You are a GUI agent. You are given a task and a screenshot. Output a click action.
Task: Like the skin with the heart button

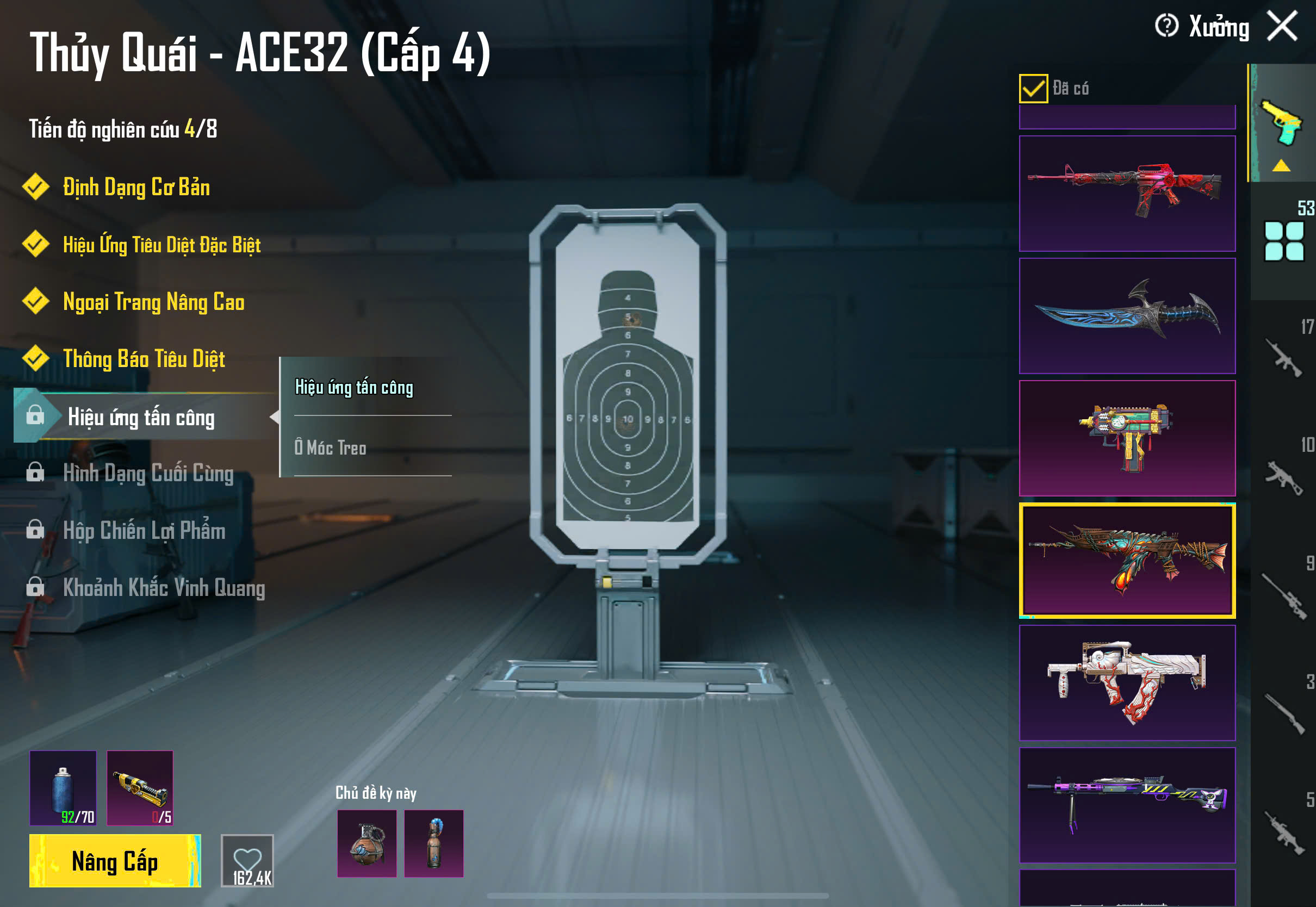tap(247, 860)
